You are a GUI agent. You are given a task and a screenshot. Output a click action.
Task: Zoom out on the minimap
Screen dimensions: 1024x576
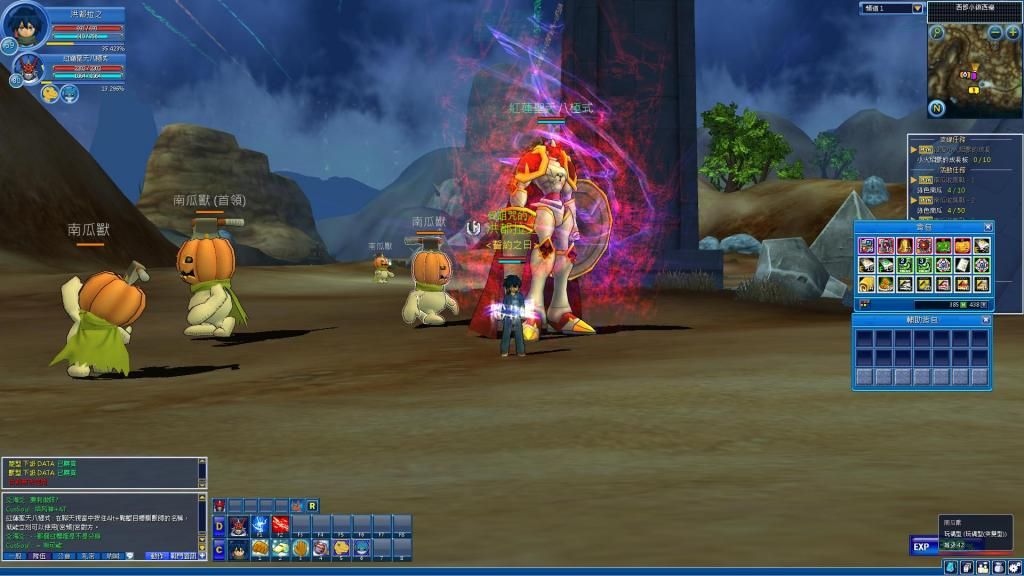[997, 33]
